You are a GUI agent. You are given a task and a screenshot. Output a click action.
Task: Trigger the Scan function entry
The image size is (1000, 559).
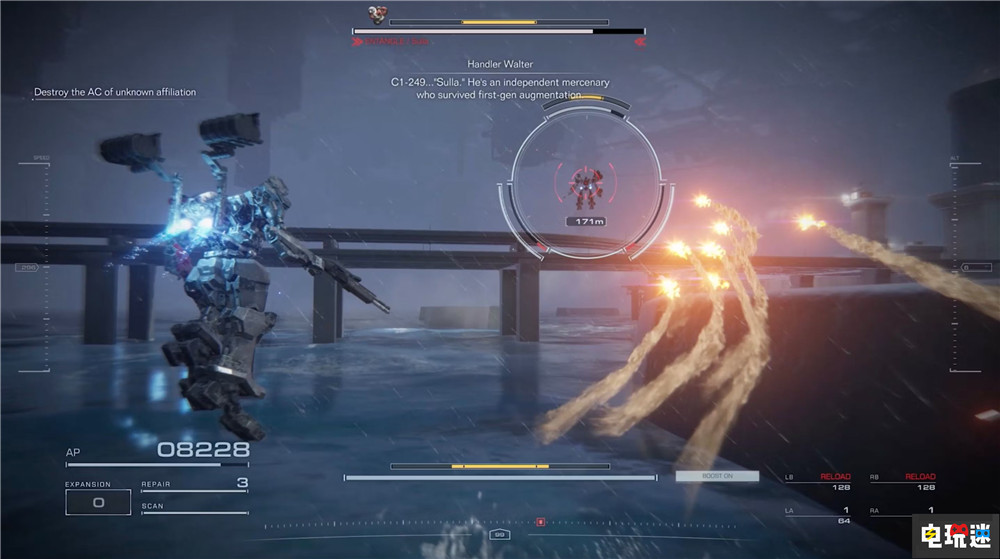(x=194, y=508)
